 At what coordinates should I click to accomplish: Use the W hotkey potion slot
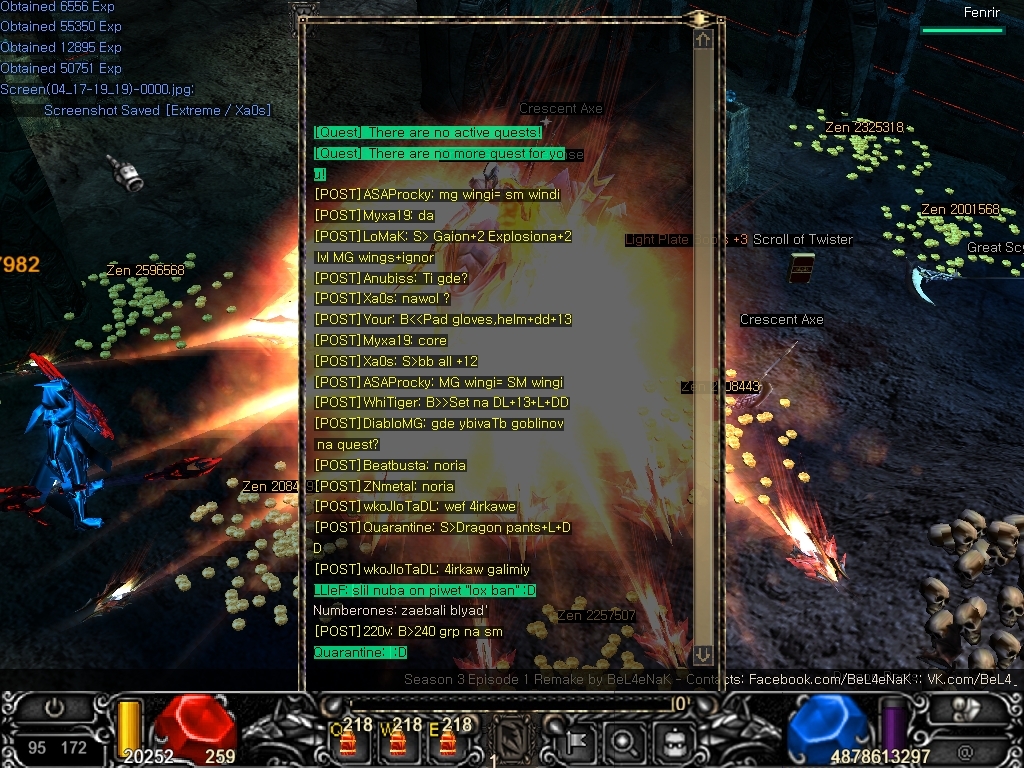(x=397, y=740)
